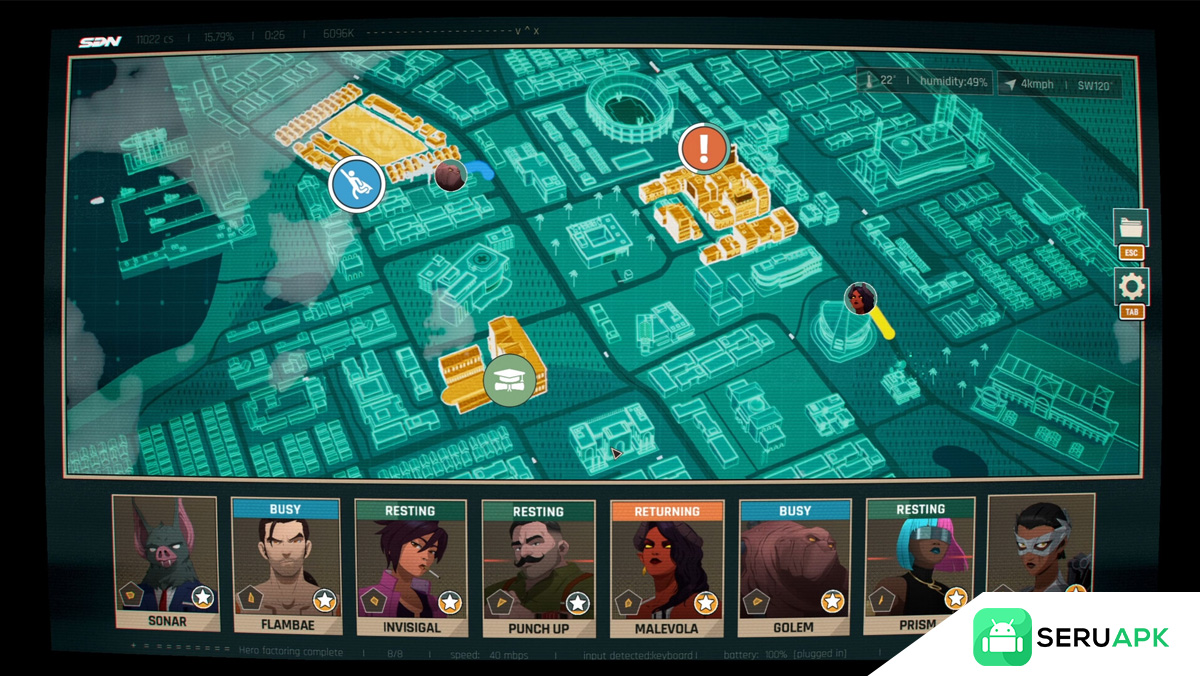Select the Punch Up hero card

click(538, 567)
